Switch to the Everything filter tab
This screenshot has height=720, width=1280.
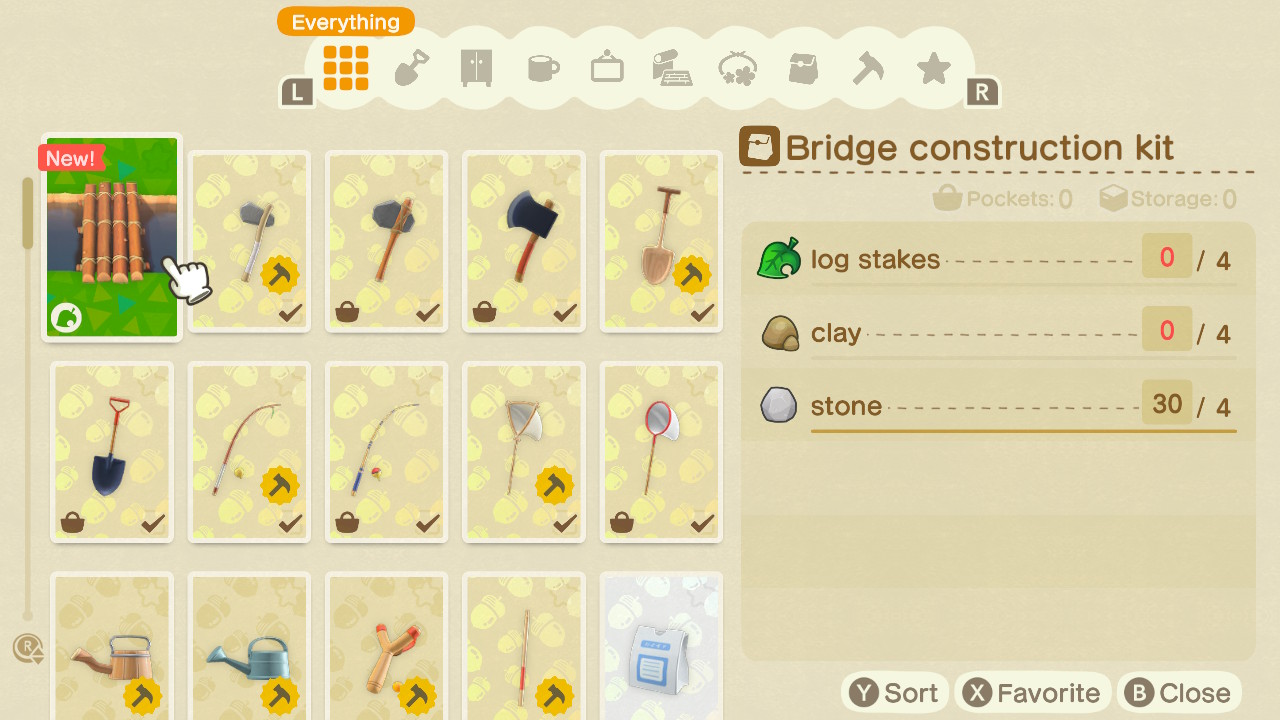tap(345, 21)
